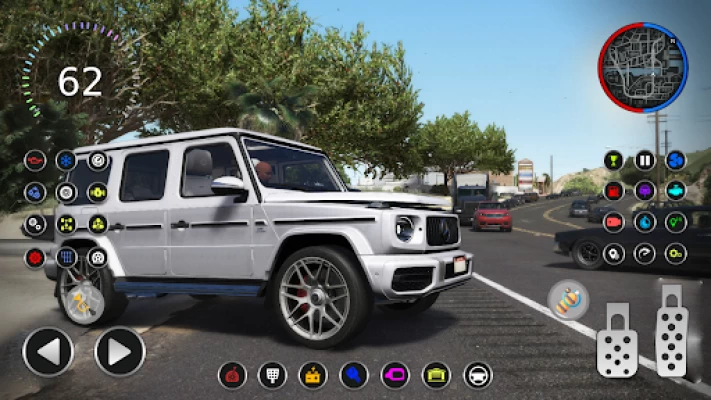This screenshot has width=711, height=400.
Task: Open the circular minimap
Action: 644,68
